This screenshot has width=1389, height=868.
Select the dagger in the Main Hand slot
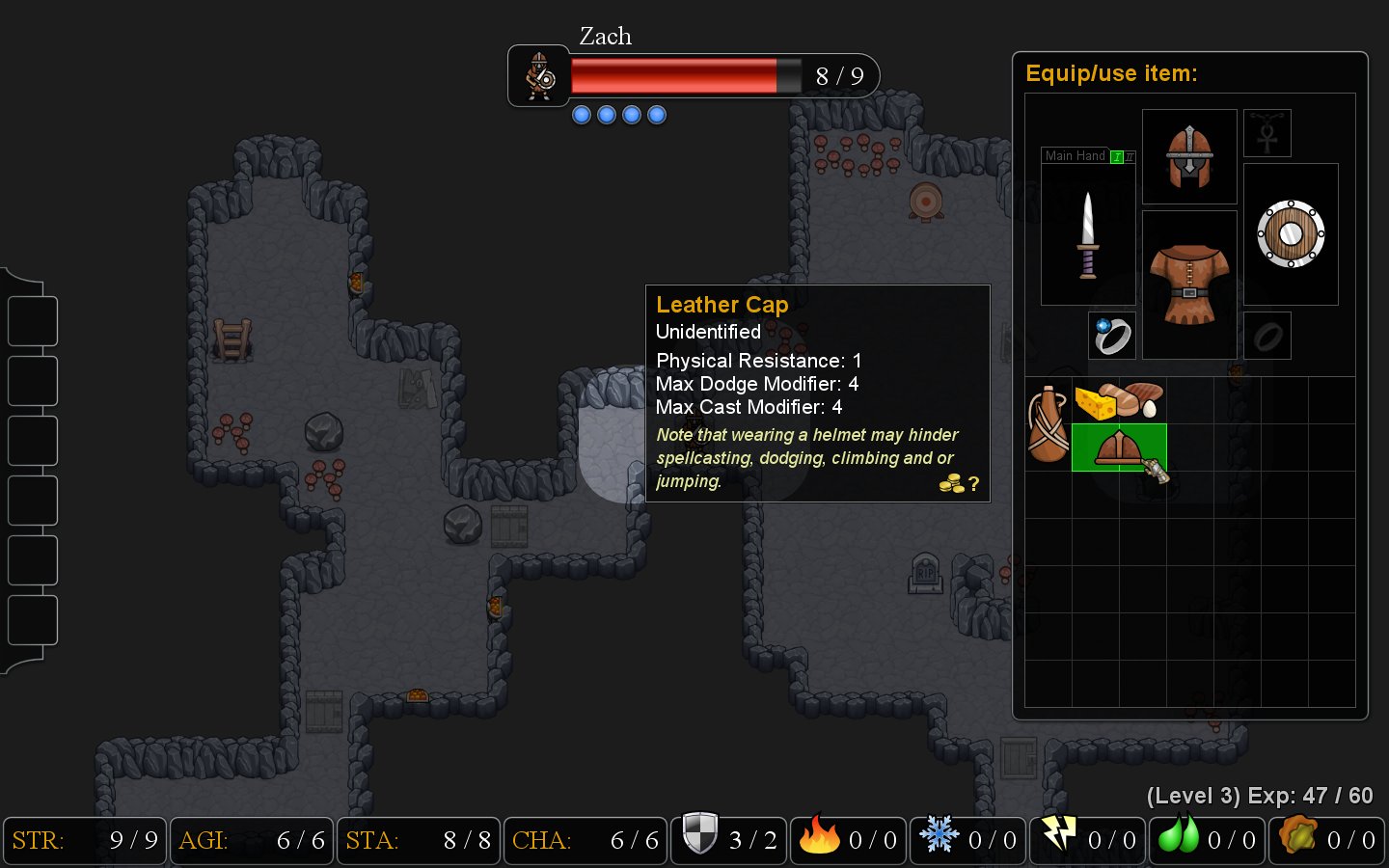tap(1088, 235)
